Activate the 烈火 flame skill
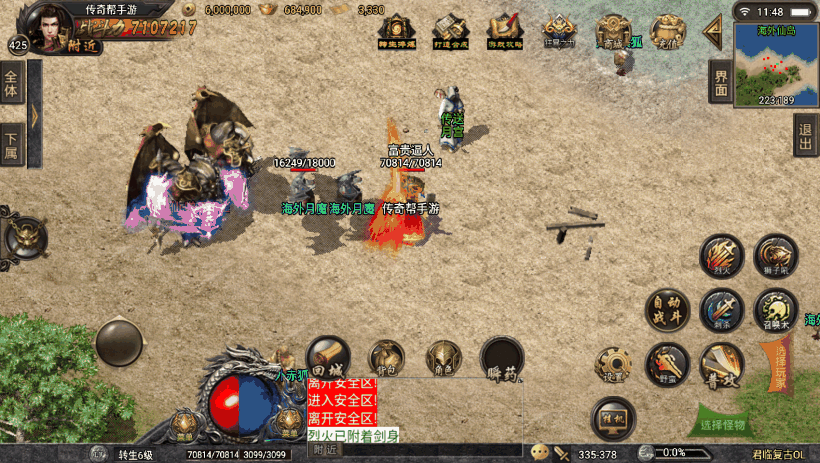The width and height of the screenshot is (820, 463). tap(721, 257)
